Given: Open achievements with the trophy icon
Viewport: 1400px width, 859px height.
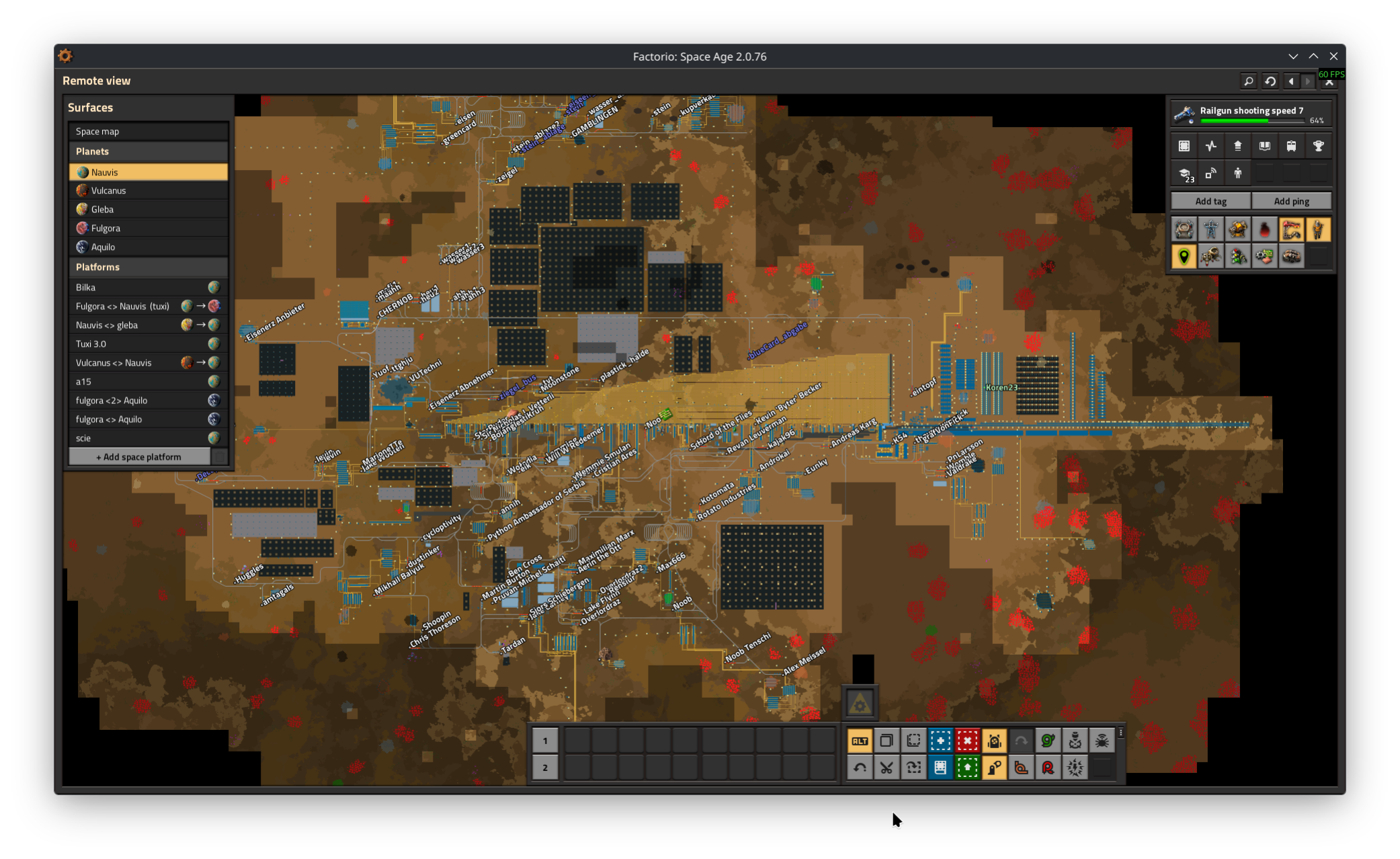Looking at the screenshot, I should (1318, 146).
